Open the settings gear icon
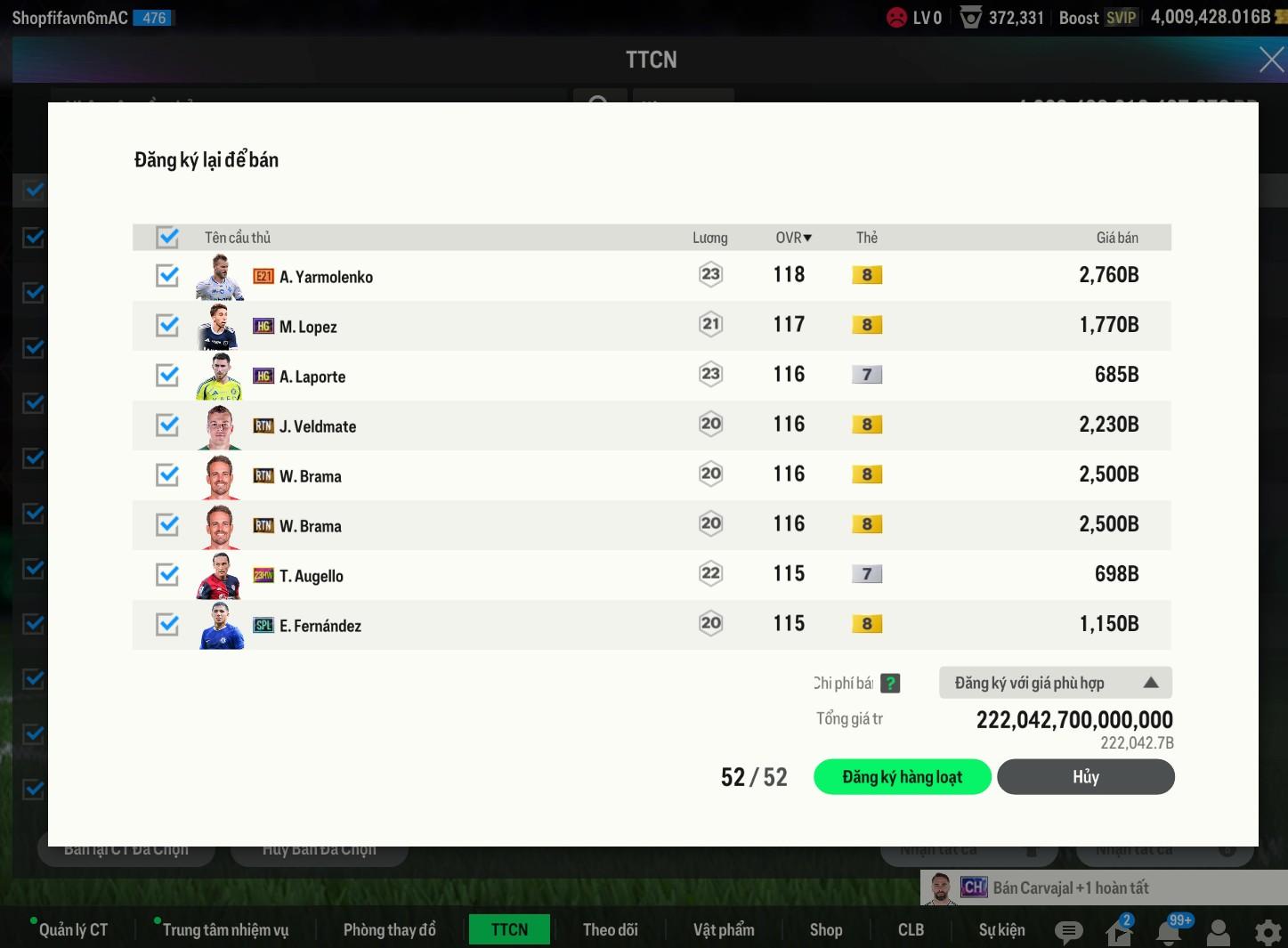This screenshot has height=948, width=1288. 1268,932
